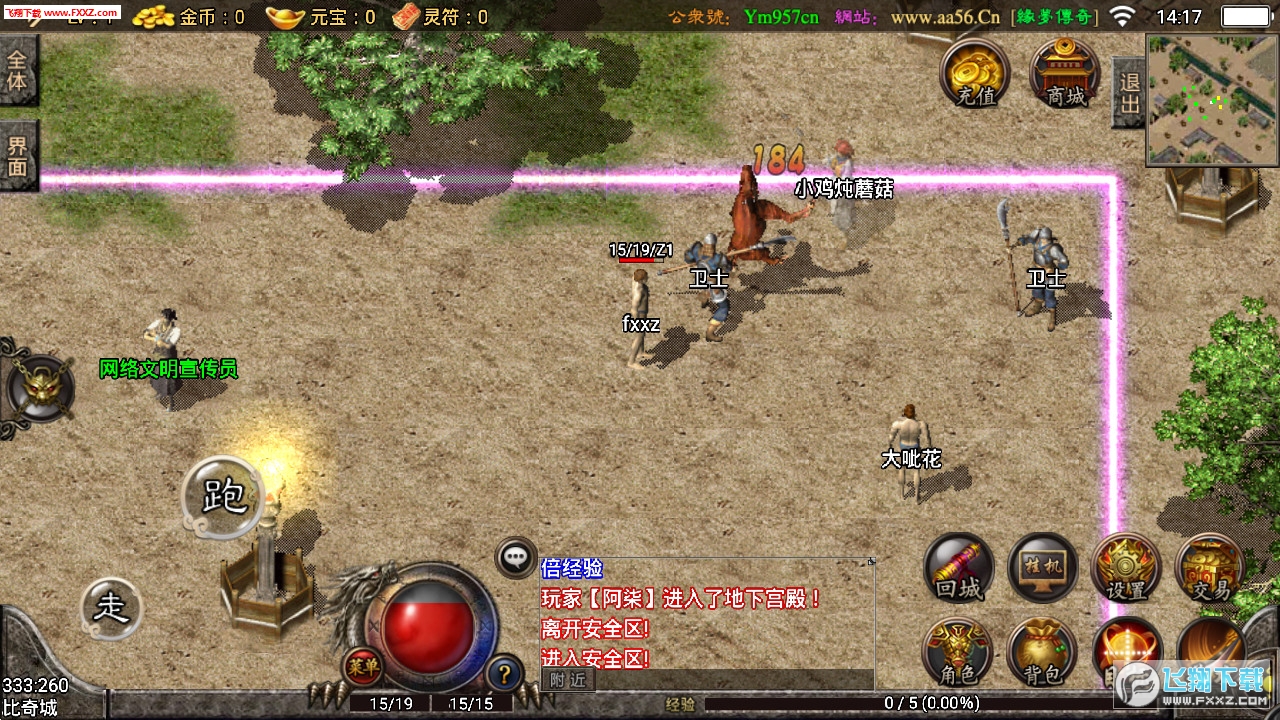Use the 回城 return-to-town scroll
1280x720 pixels.
coord(959,568)
